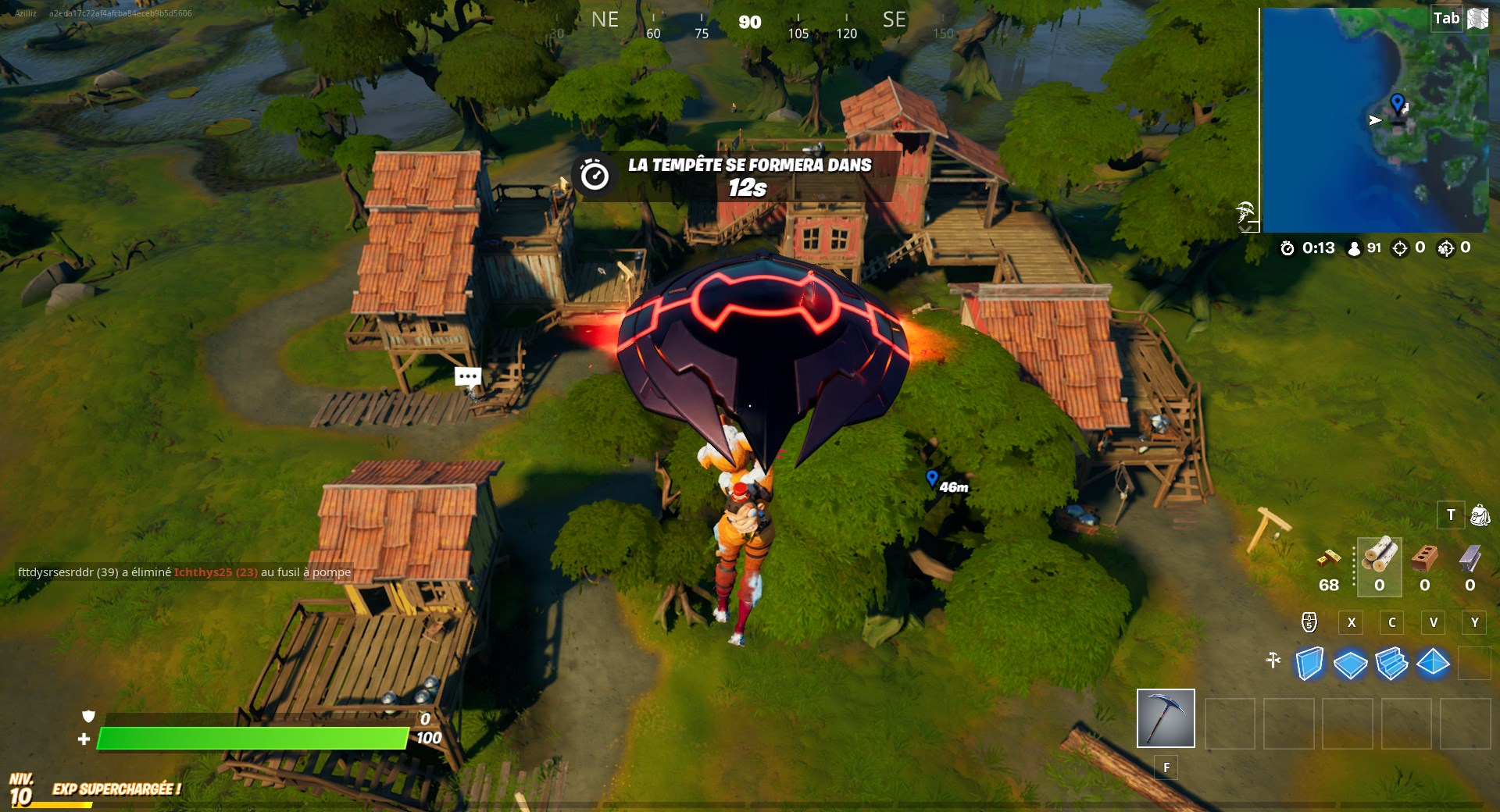The image size is (1500, 812).
Task: Click the Tab label above the minimap
Action: click(1448, 17)
